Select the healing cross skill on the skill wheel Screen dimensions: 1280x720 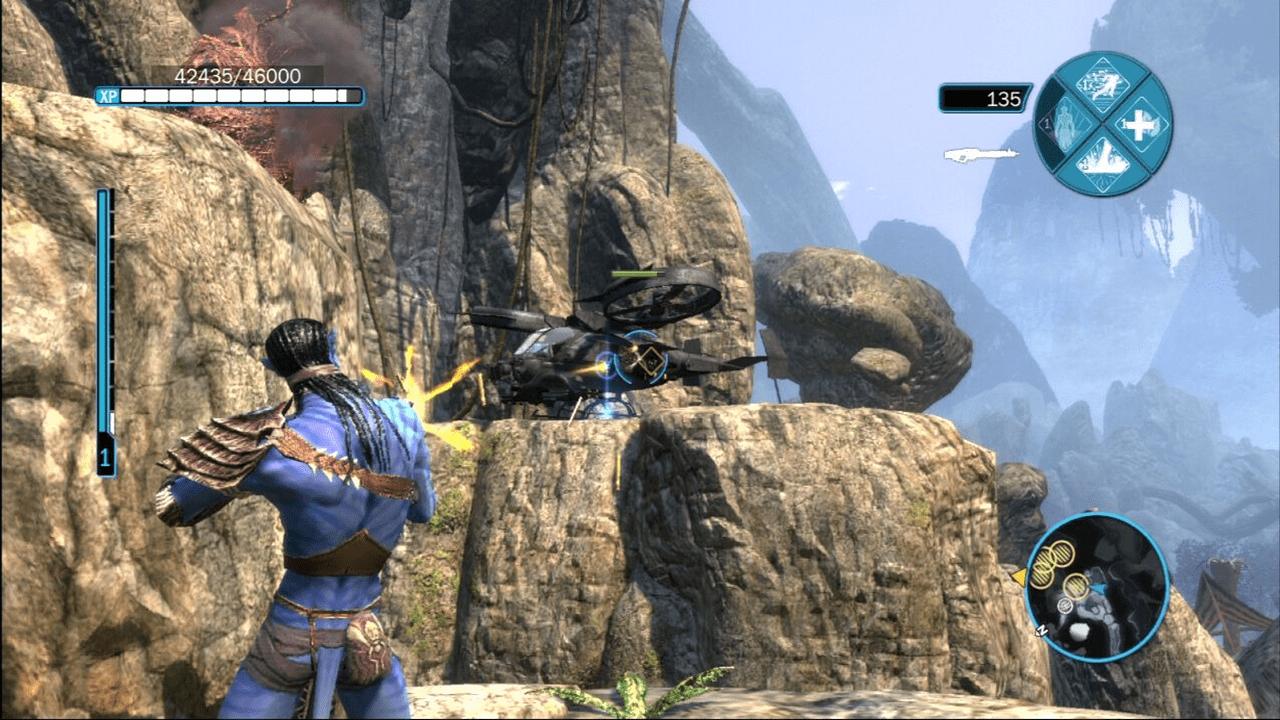point(1140,125)
